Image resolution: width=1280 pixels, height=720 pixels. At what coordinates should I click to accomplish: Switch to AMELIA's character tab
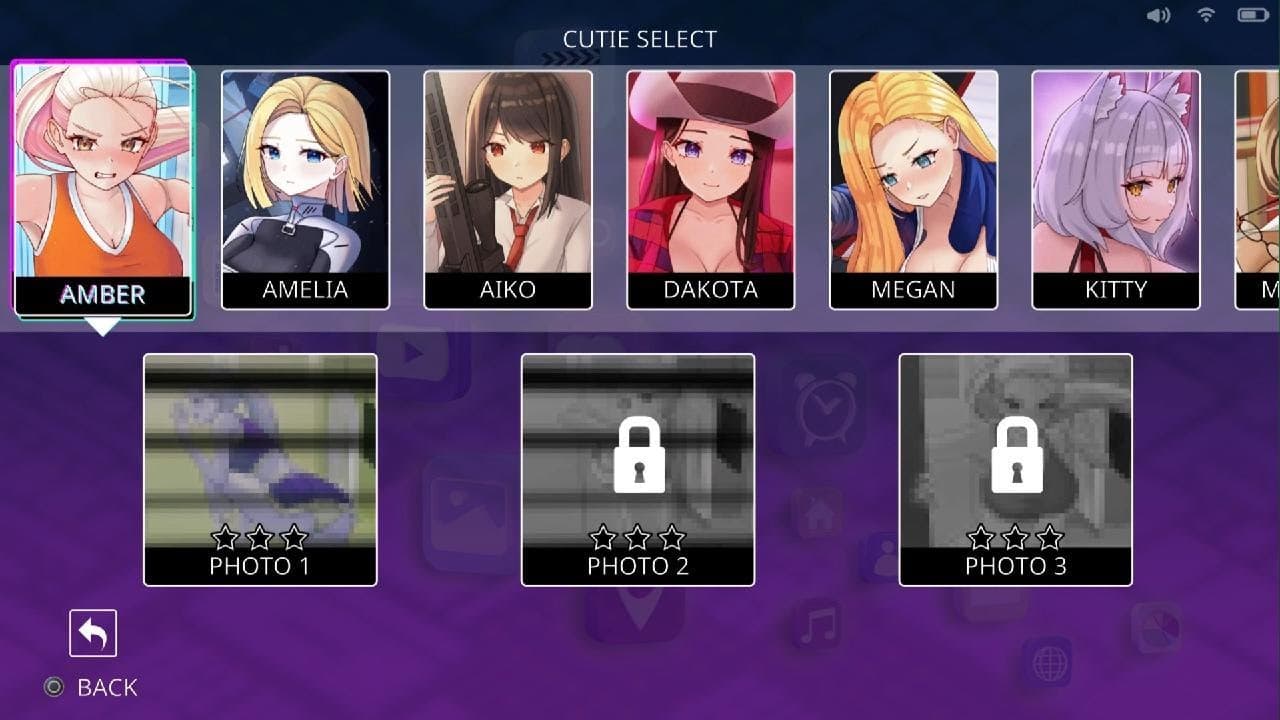click(x=306, y=187)
